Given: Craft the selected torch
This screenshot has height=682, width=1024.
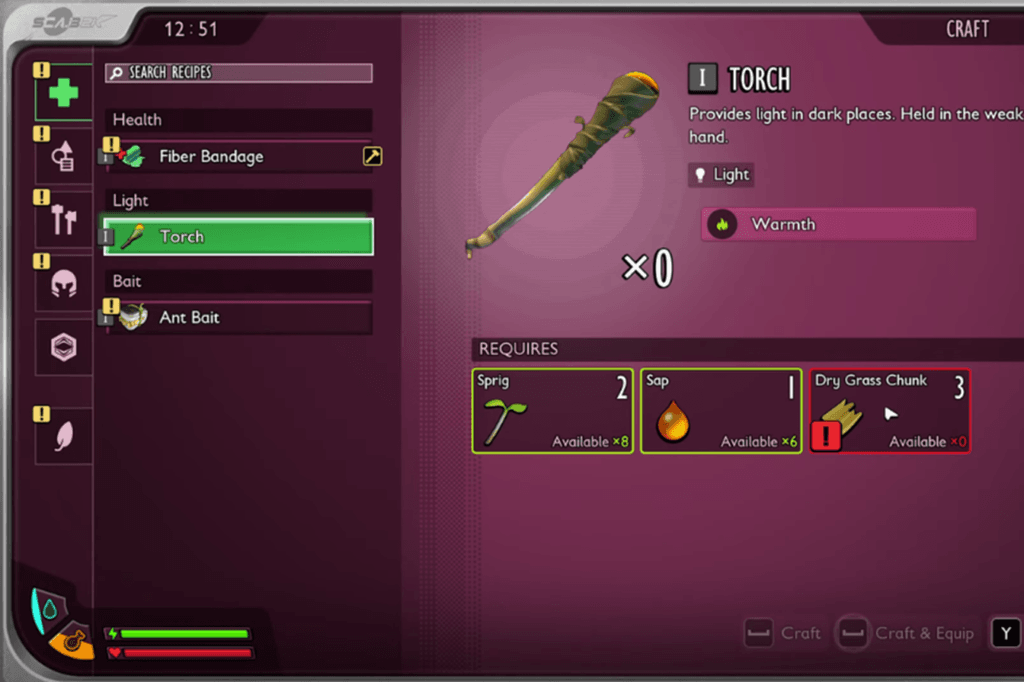Looking at the screenshot, I should click(784, 633).
